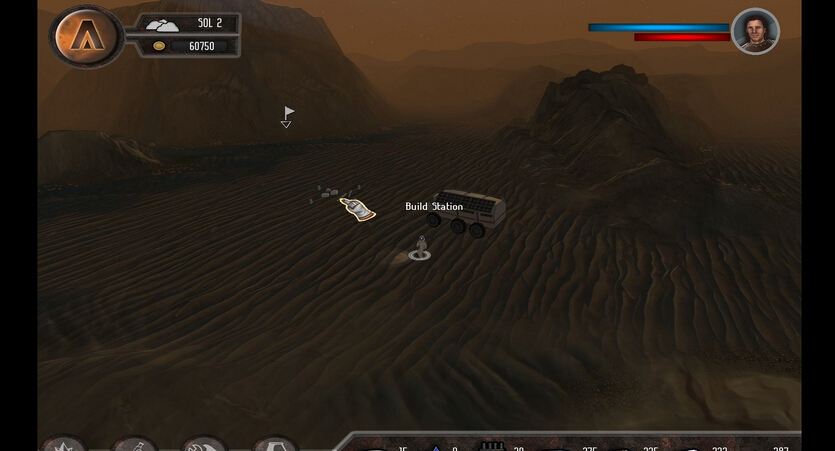This screenshot has width=835, height=451.
Task: Click the white flag waypoint marker
Action: [x=288, y=114]
